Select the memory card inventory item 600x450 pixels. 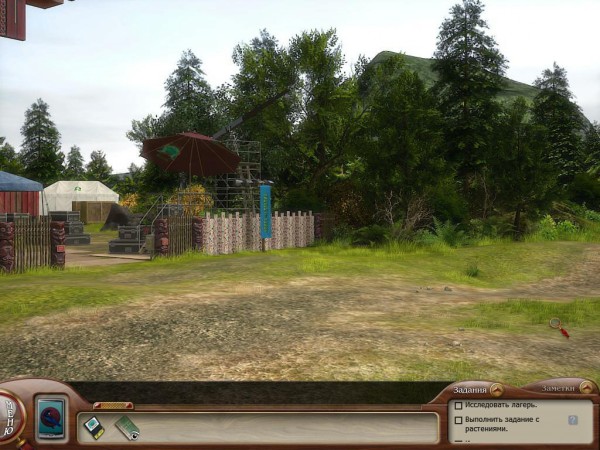pyautogui.click(x=93, y=426)
